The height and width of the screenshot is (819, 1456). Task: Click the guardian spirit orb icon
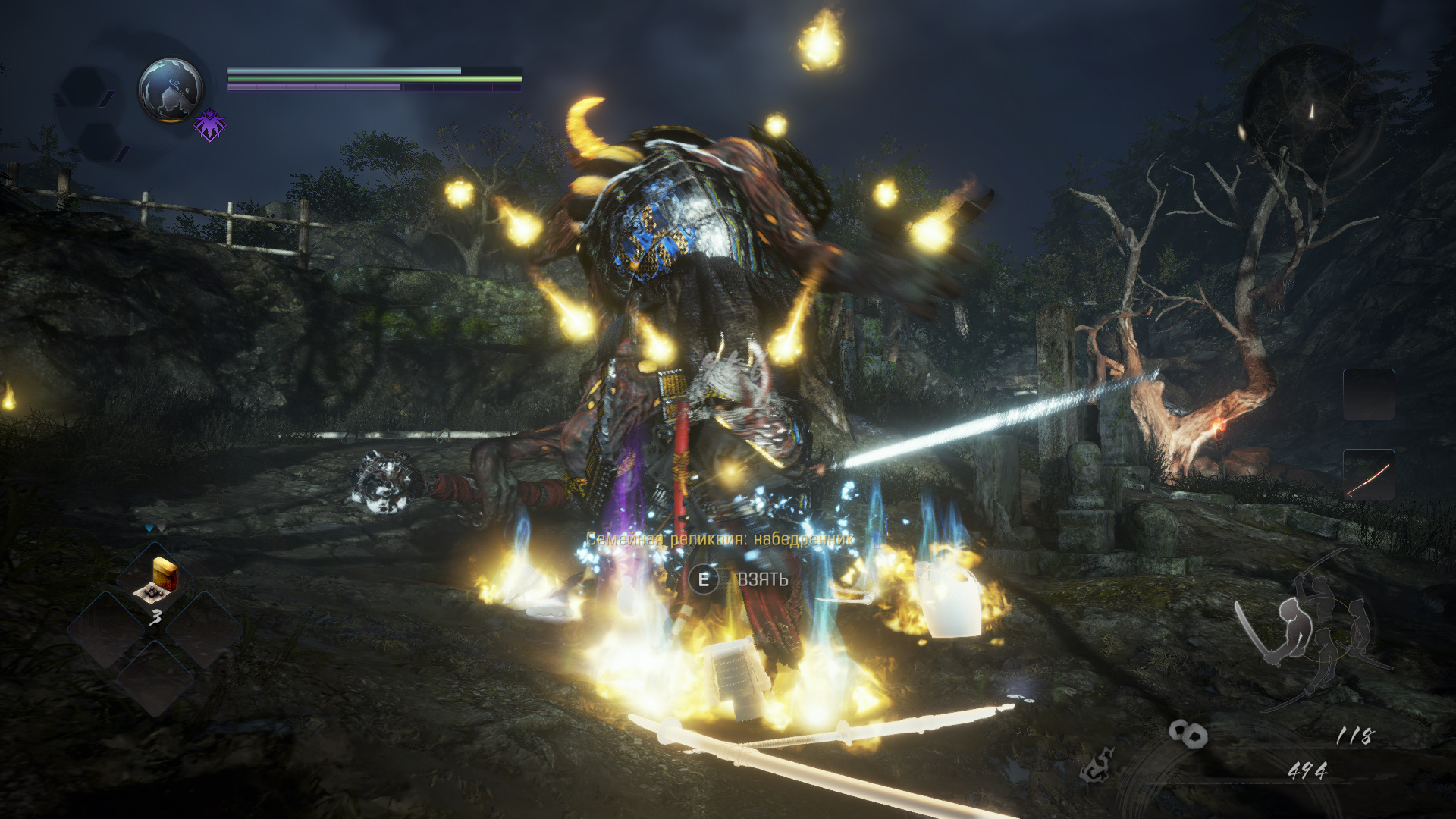tap(171, 89)
